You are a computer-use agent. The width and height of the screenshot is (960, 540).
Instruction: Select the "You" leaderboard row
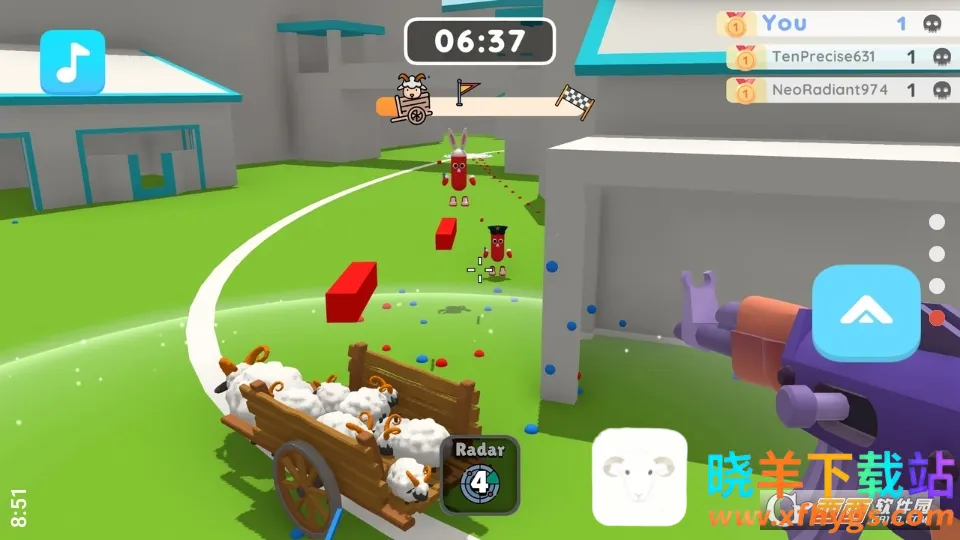tap(835, 23)
